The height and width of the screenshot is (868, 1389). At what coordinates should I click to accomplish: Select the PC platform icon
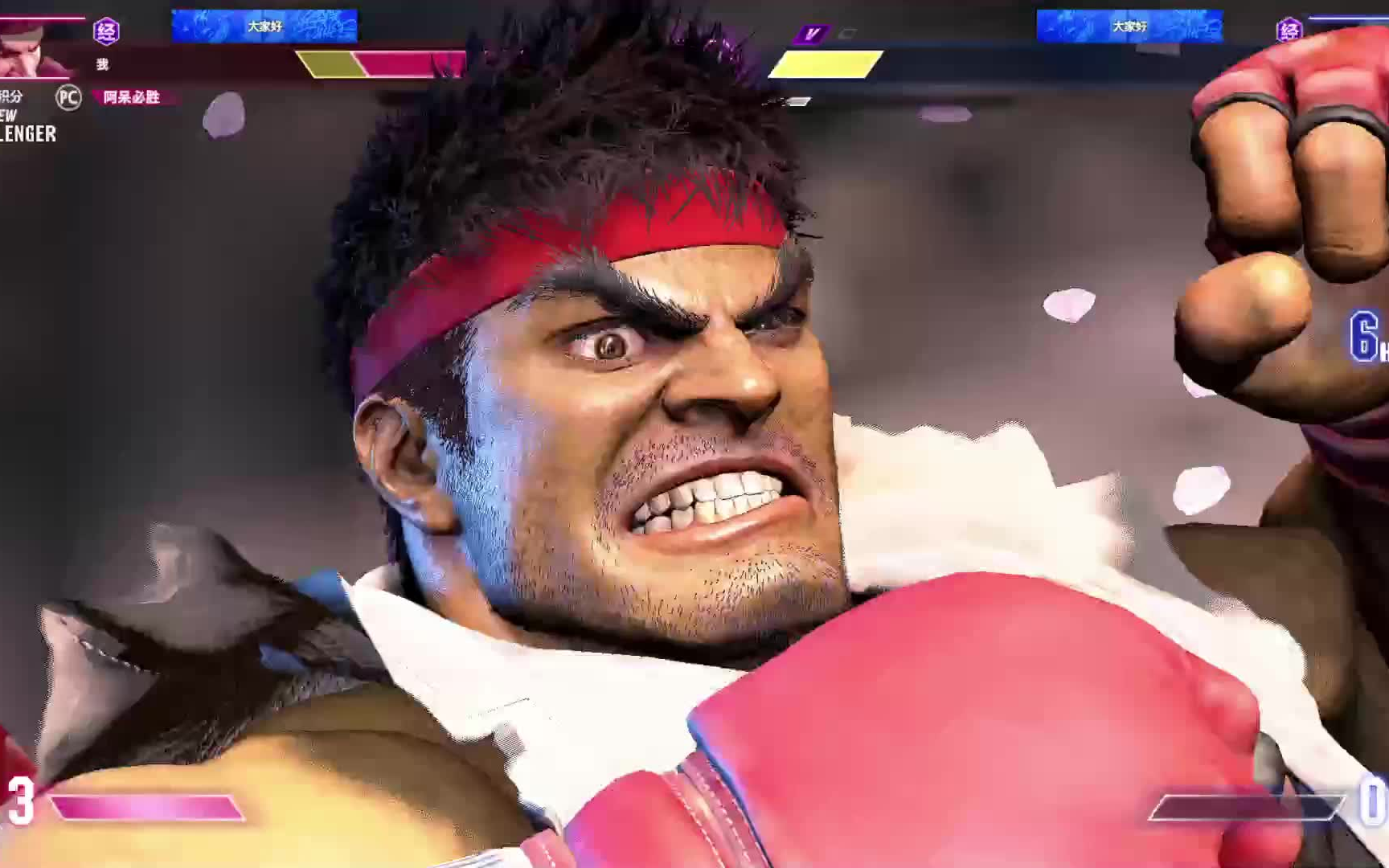[x=68, y=97]
